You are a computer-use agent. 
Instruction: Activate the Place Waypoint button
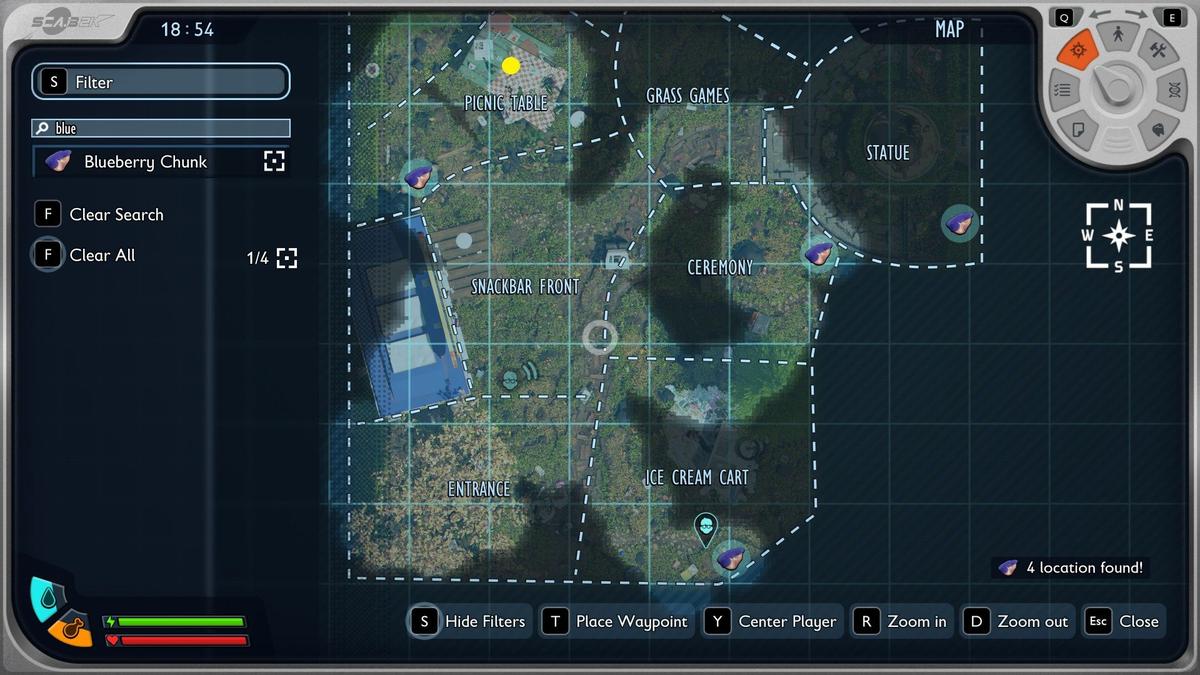click(x=615, y=621)
